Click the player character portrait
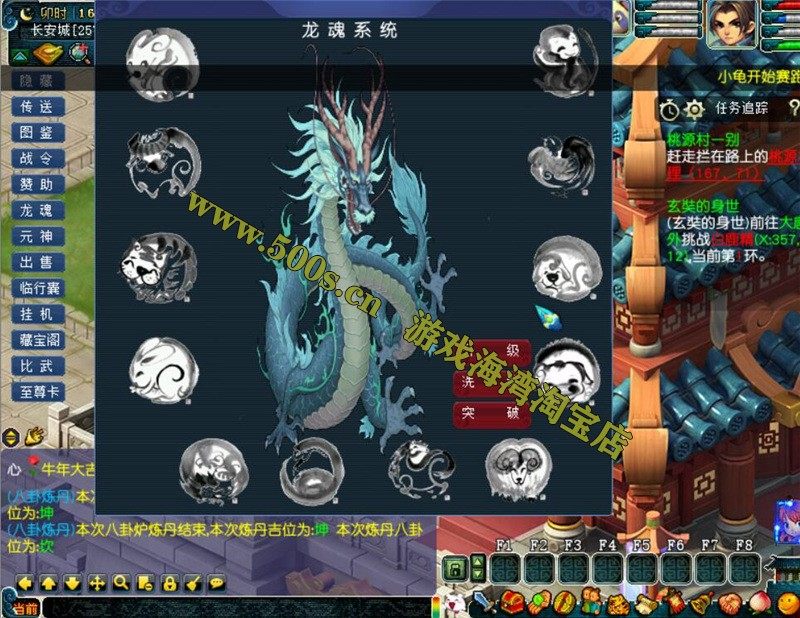The height and width of the screenshot is (618, 800). click(x=731, y=25)
